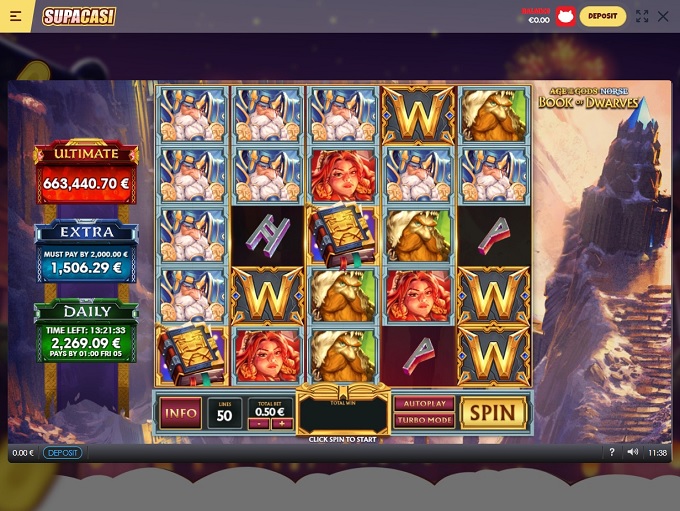
Task: Open the hamburger menu
Action: 16,16
